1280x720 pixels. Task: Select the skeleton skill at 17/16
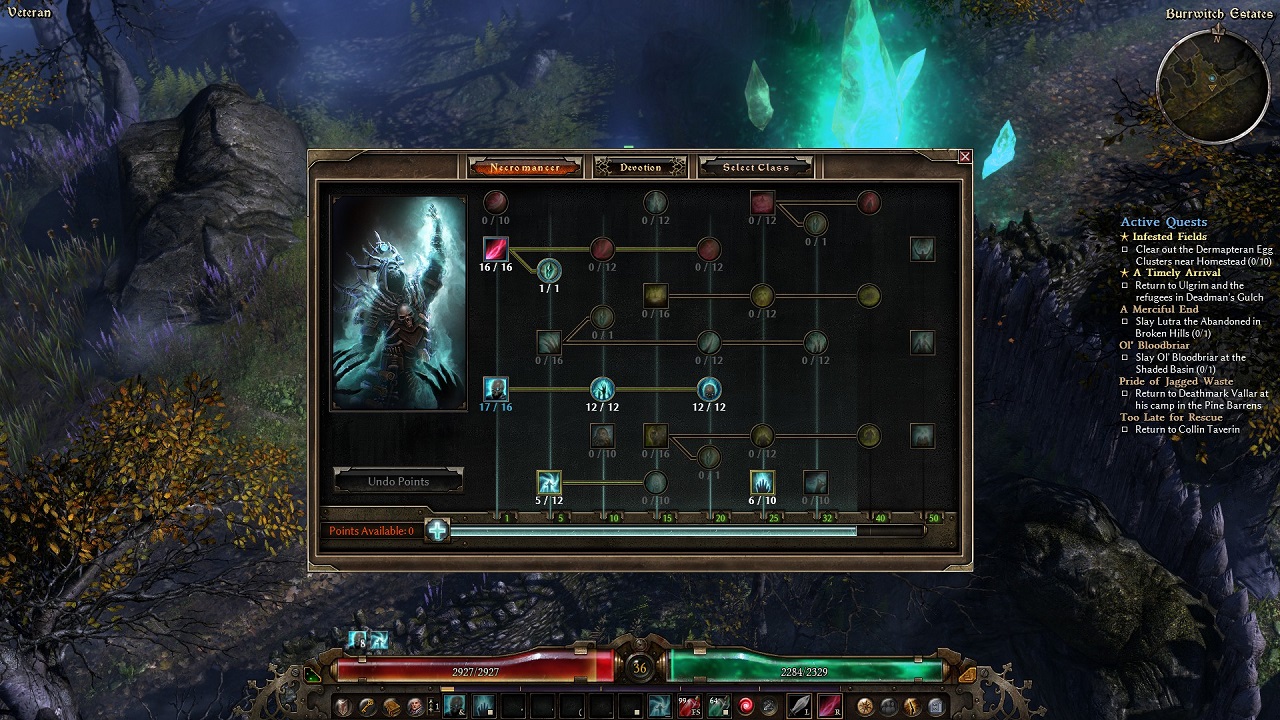pos(496,388)
